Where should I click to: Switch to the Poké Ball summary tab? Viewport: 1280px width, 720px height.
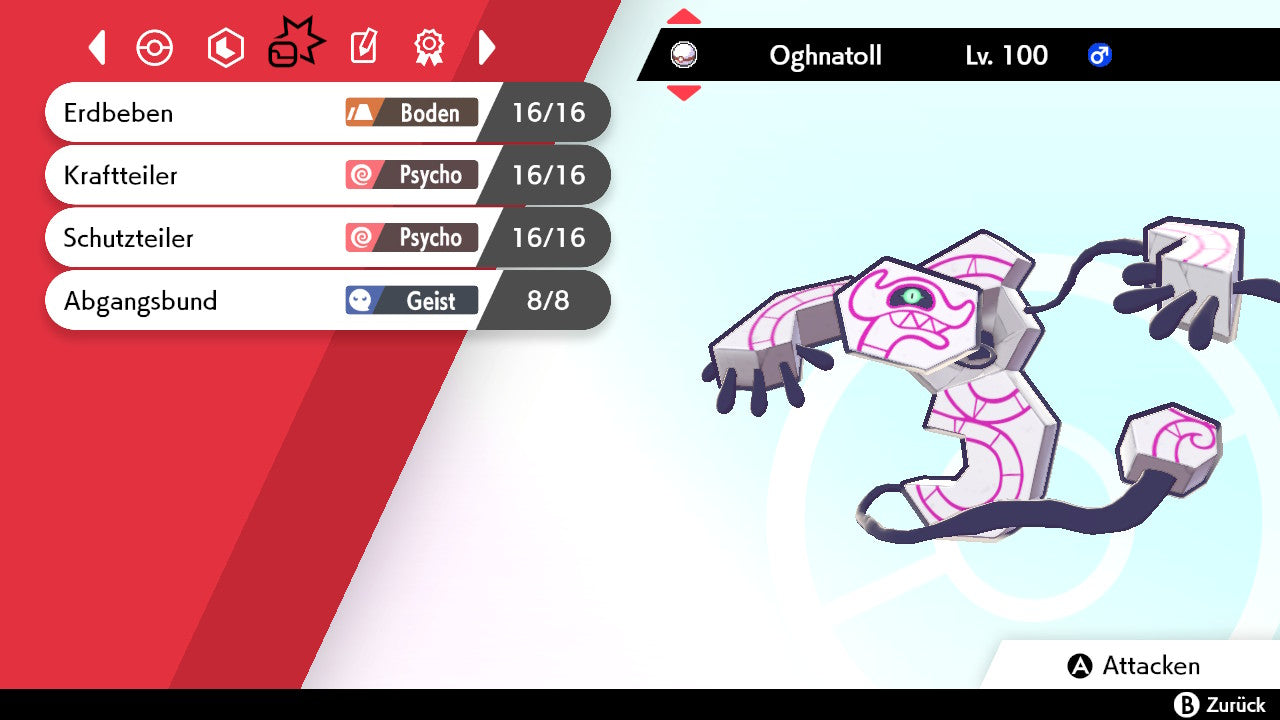click(x=155, y=48)
